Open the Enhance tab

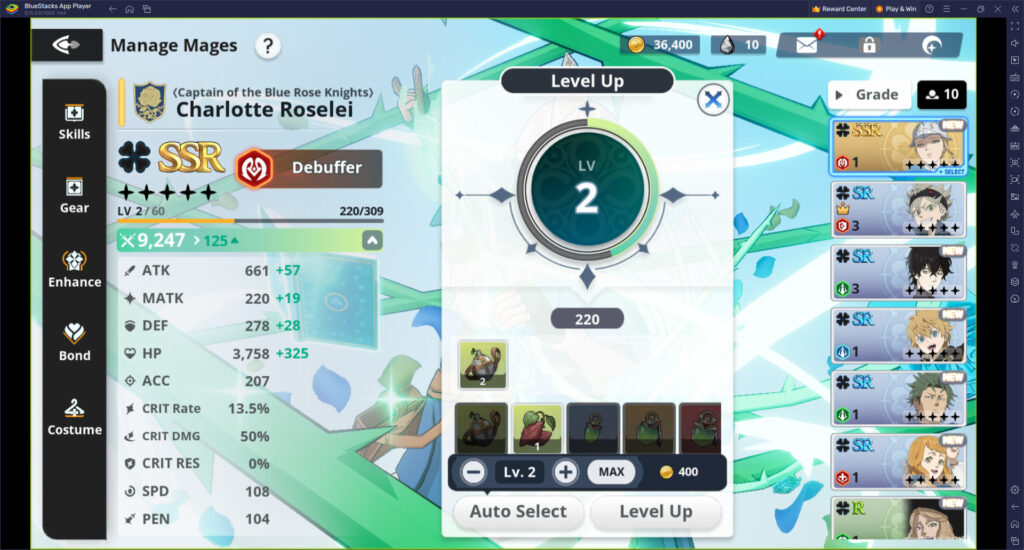74,269
